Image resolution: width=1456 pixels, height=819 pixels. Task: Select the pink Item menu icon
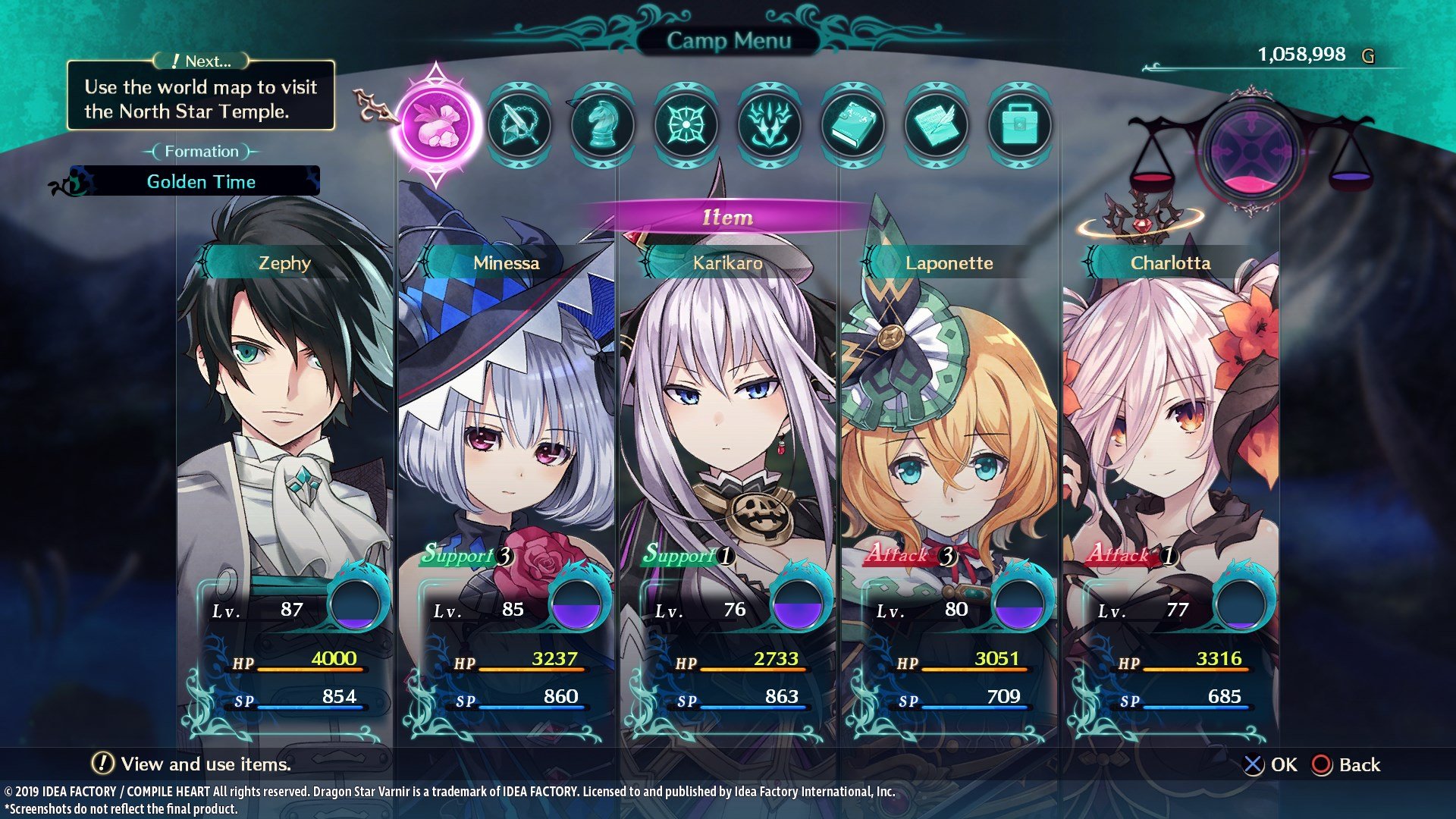(435, 125)
